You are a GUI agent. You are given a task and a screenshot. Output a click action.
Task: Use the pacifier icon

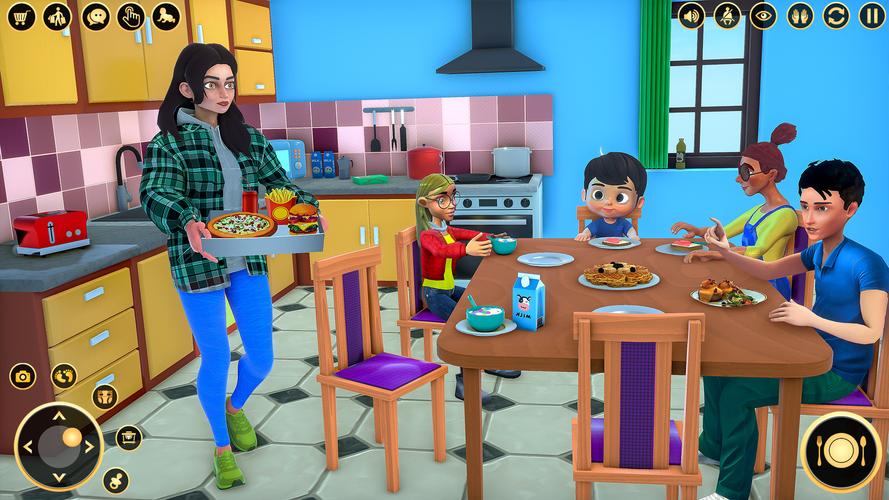(x=115, y=480)
